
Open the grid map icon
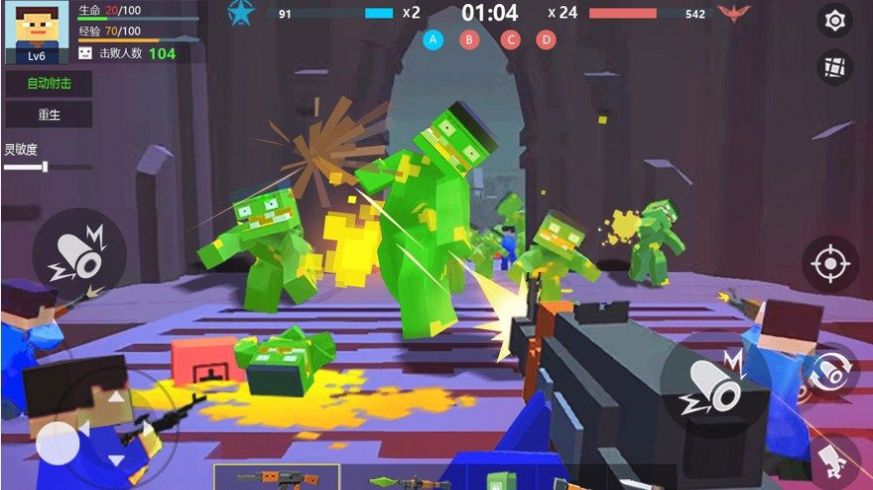834,67
